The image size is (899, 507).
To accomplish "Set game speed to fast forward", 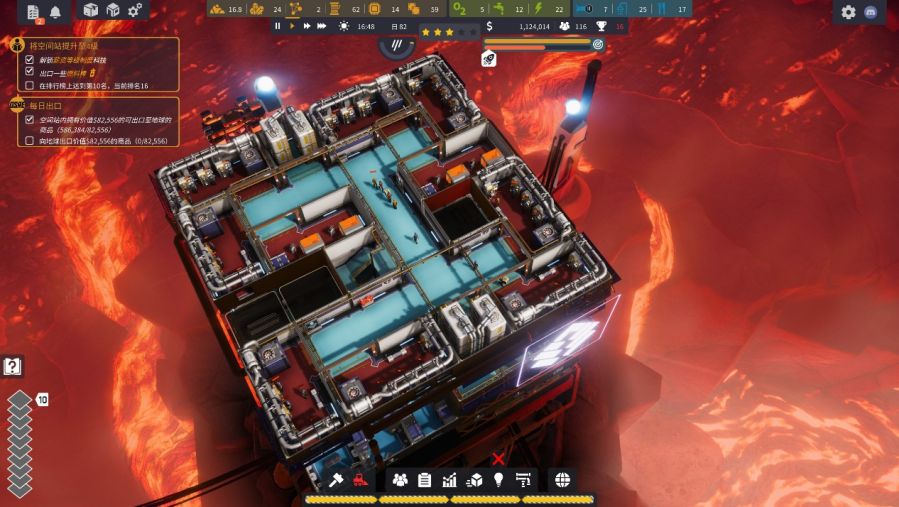I will [x=306, y=26].
